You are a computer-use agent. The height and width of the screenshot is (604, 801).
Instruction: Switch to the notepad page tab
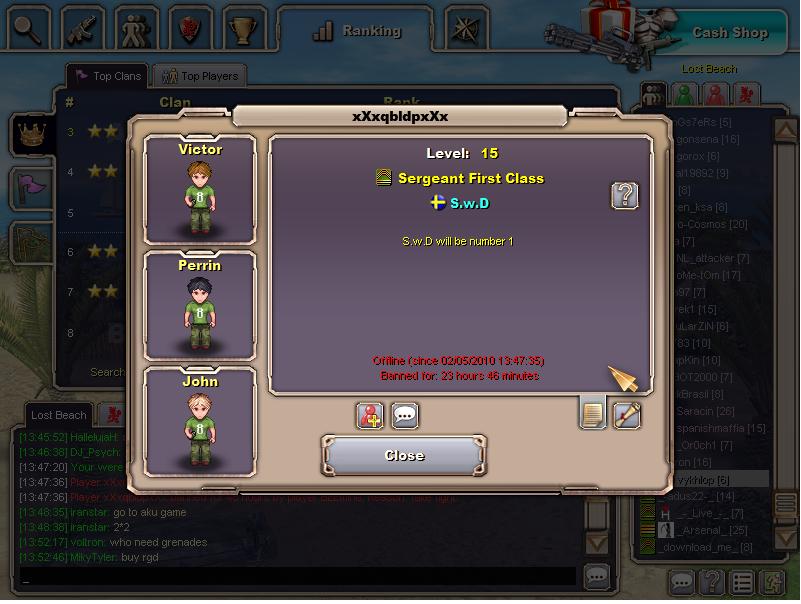pos(592,414)
